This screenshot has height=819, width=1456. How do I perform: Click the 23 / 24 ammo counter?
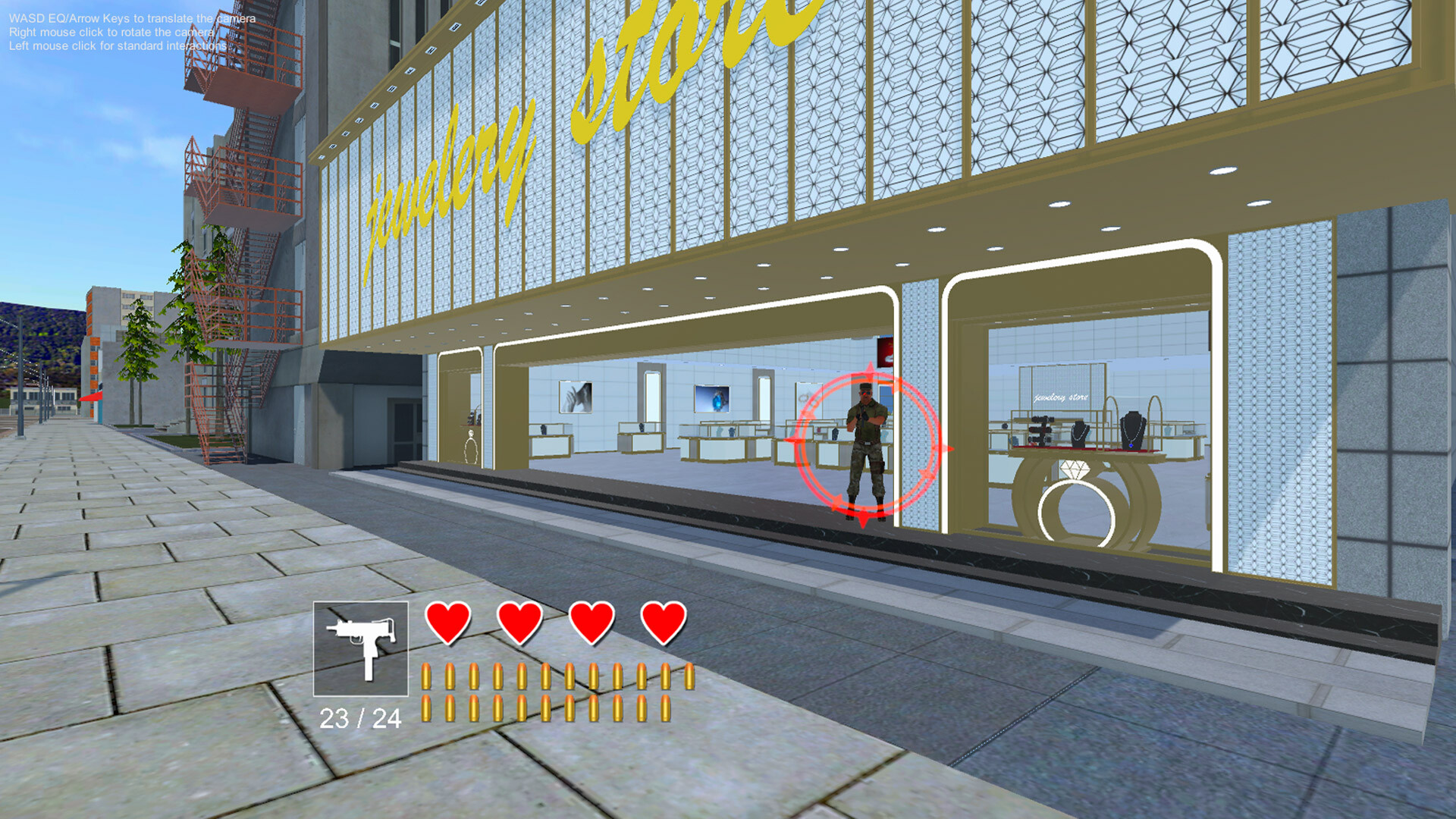coord(360,717)
